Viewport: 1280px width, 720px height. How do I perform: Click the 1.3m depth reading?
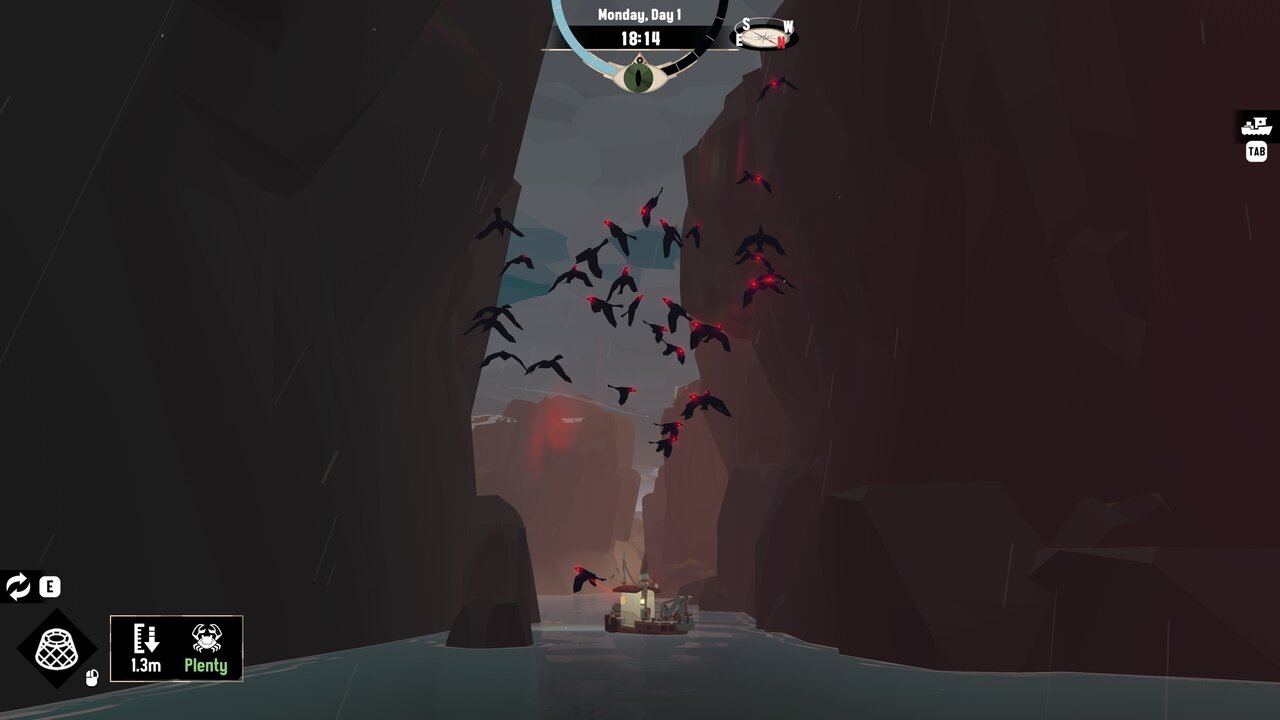tap(146, 664)
